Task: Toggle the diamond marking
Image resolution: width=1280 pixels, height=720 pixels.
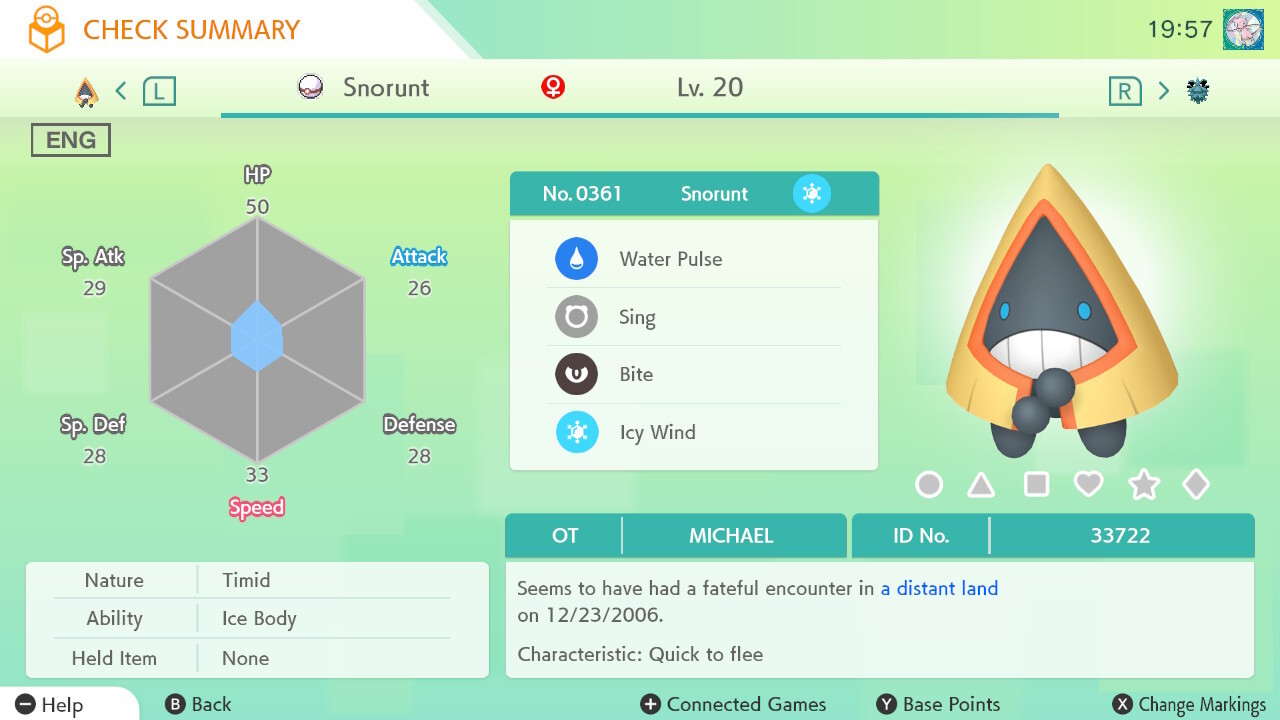Action: (1196, 485)
